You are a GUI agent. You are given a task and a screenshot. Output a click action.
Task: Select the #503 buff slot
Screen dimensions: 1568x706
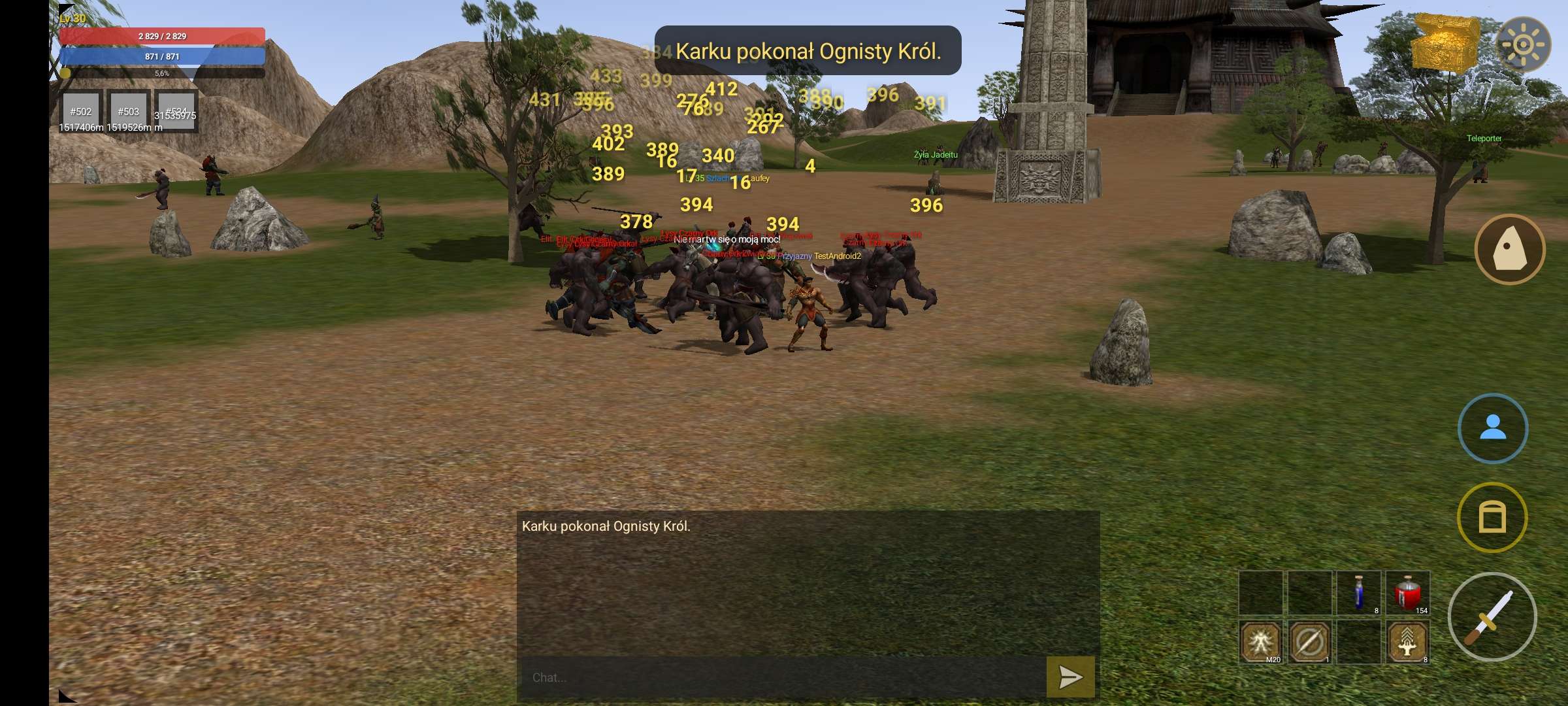[129, 111]
